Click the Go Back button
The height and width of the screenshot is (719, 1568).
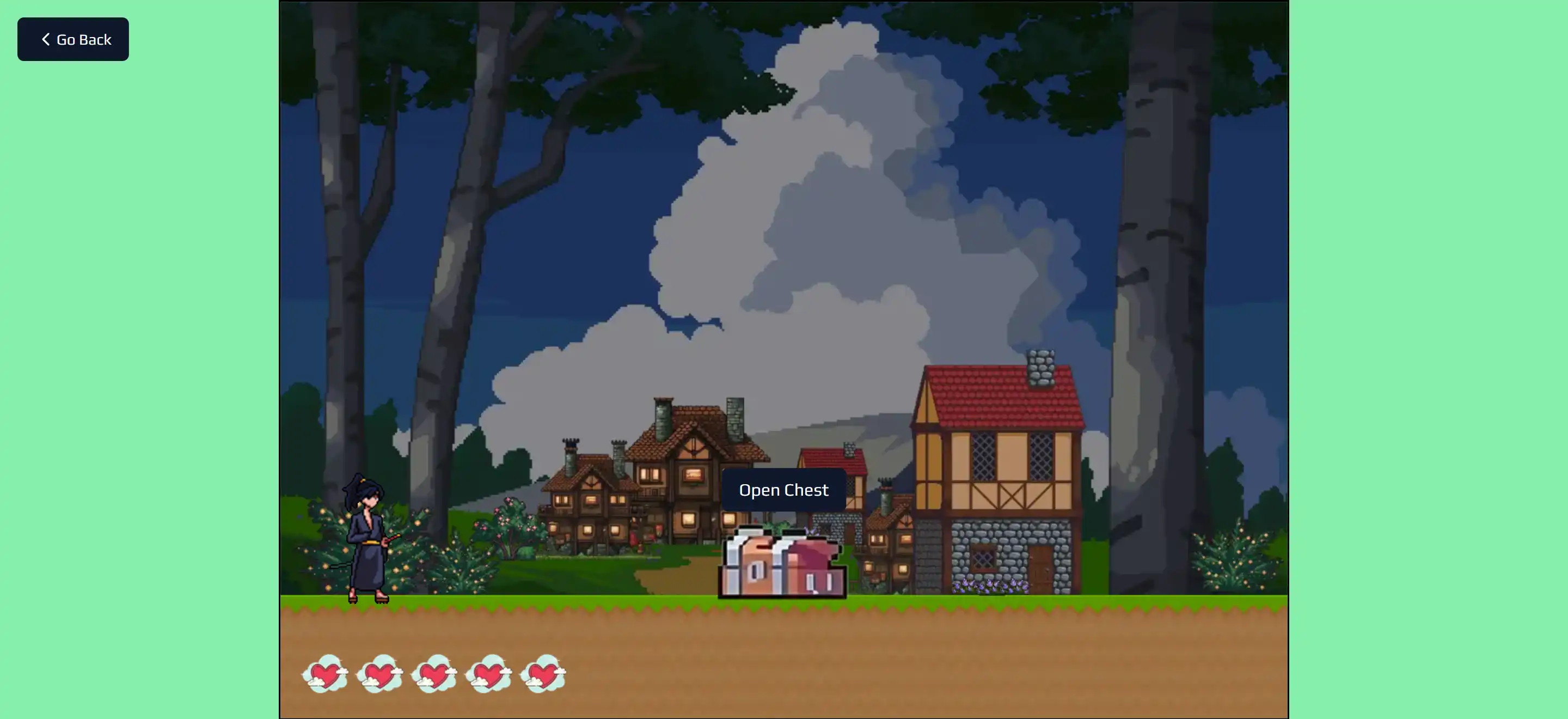pyautogui.click(x=72, y=39)
